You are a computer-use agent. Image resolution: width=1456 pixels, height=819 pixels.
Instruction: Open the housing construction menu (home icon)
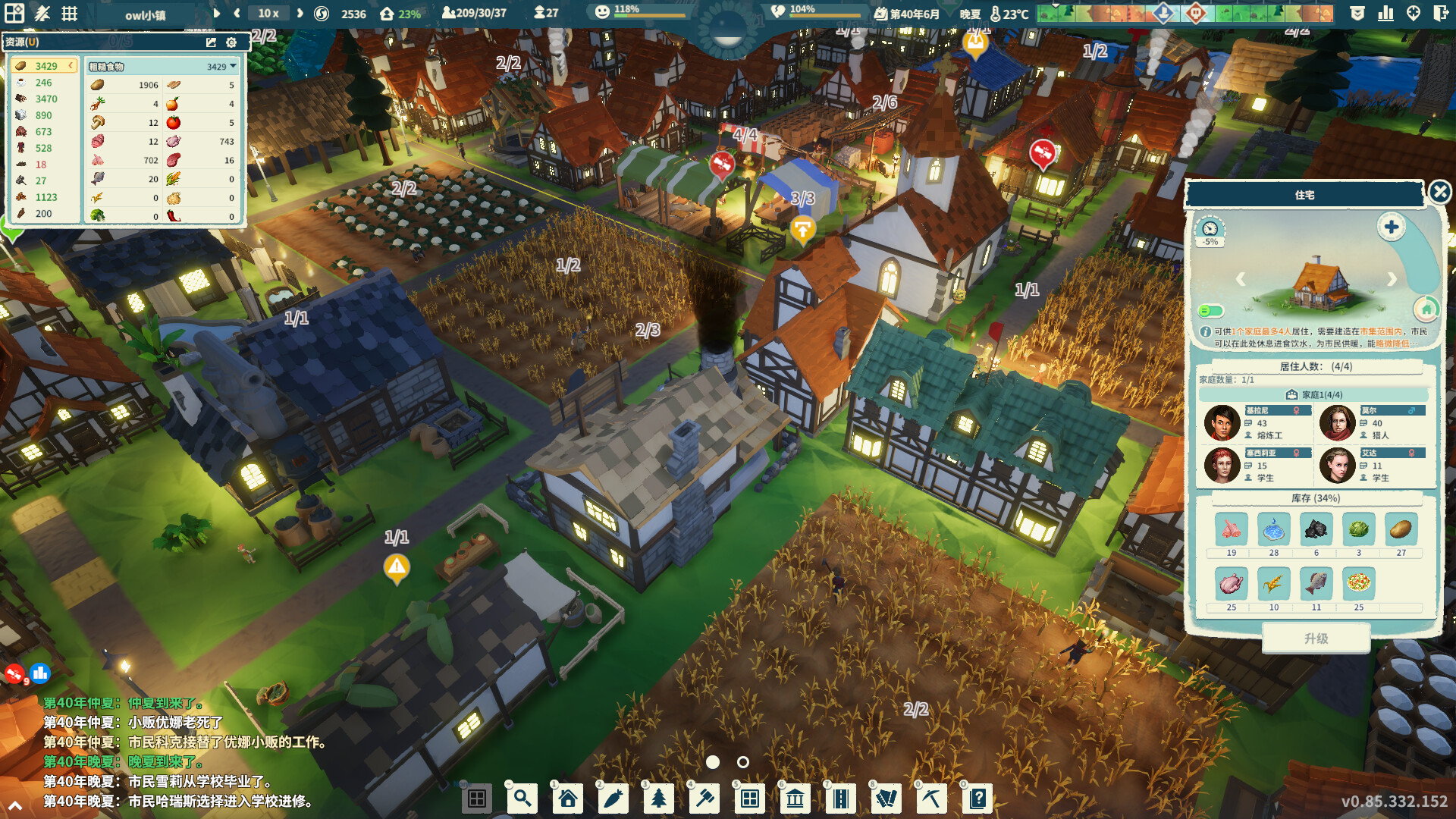[568, 798]
